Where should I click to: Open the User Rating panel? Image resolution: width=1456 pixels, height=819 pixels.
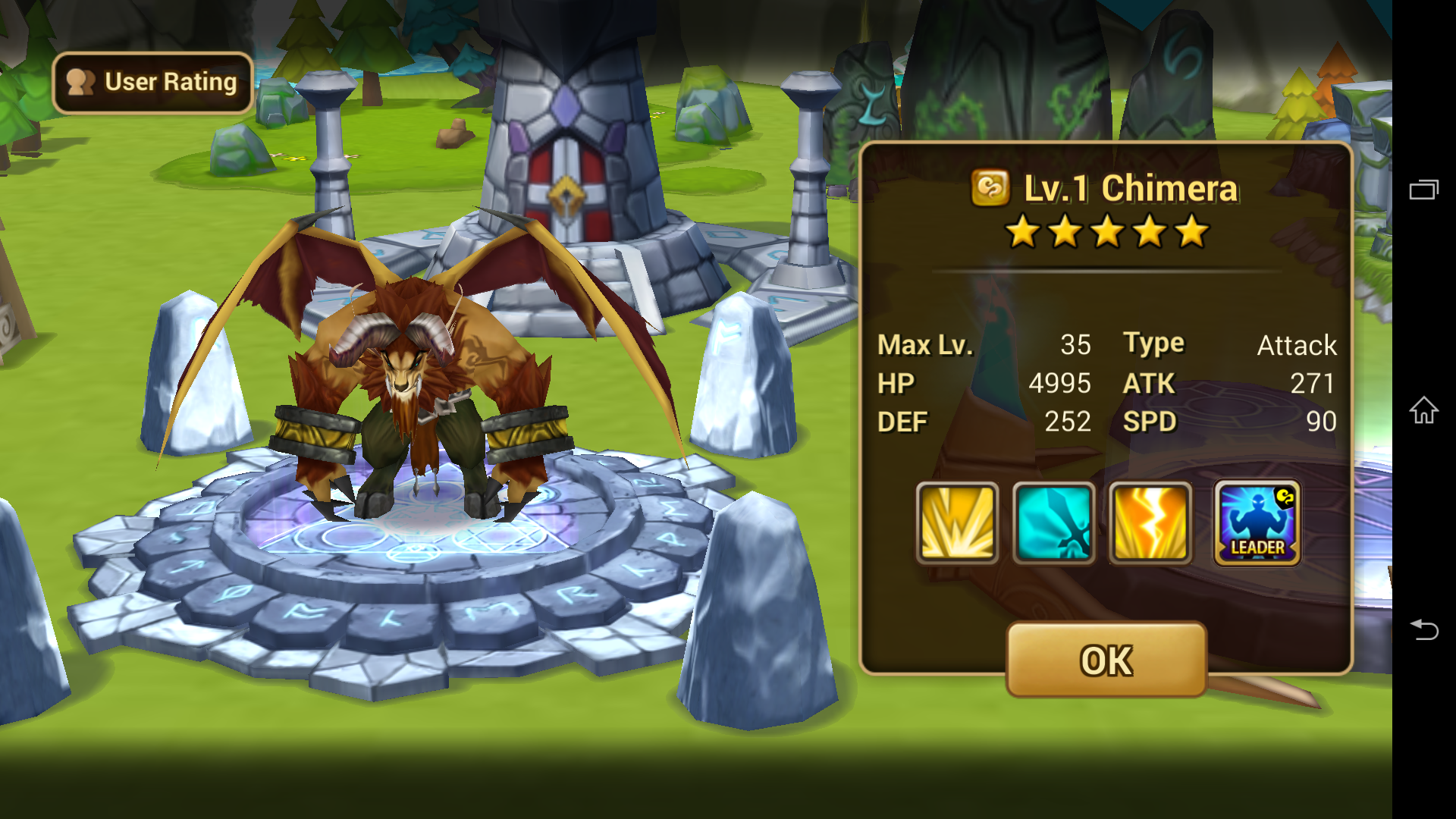152,83
